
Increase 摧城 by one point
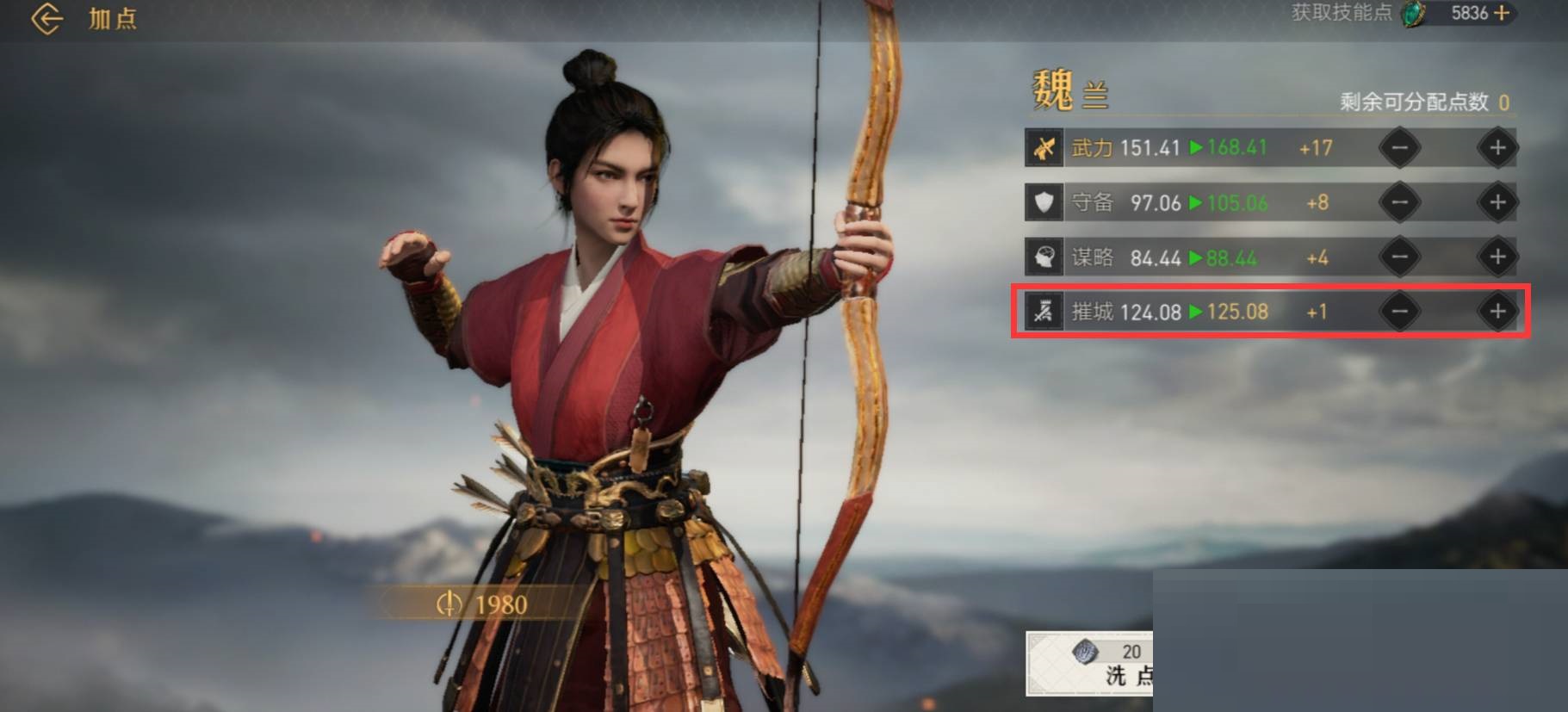[x=1497, y=311]
